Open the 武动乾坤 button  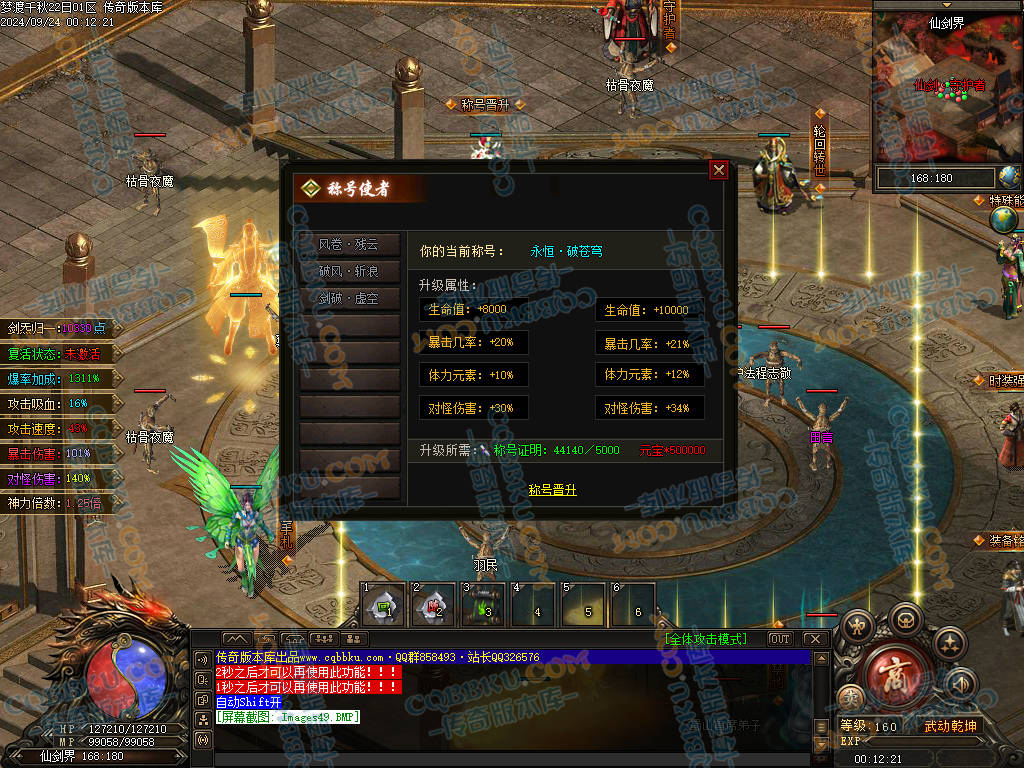[x=950, y=726]
